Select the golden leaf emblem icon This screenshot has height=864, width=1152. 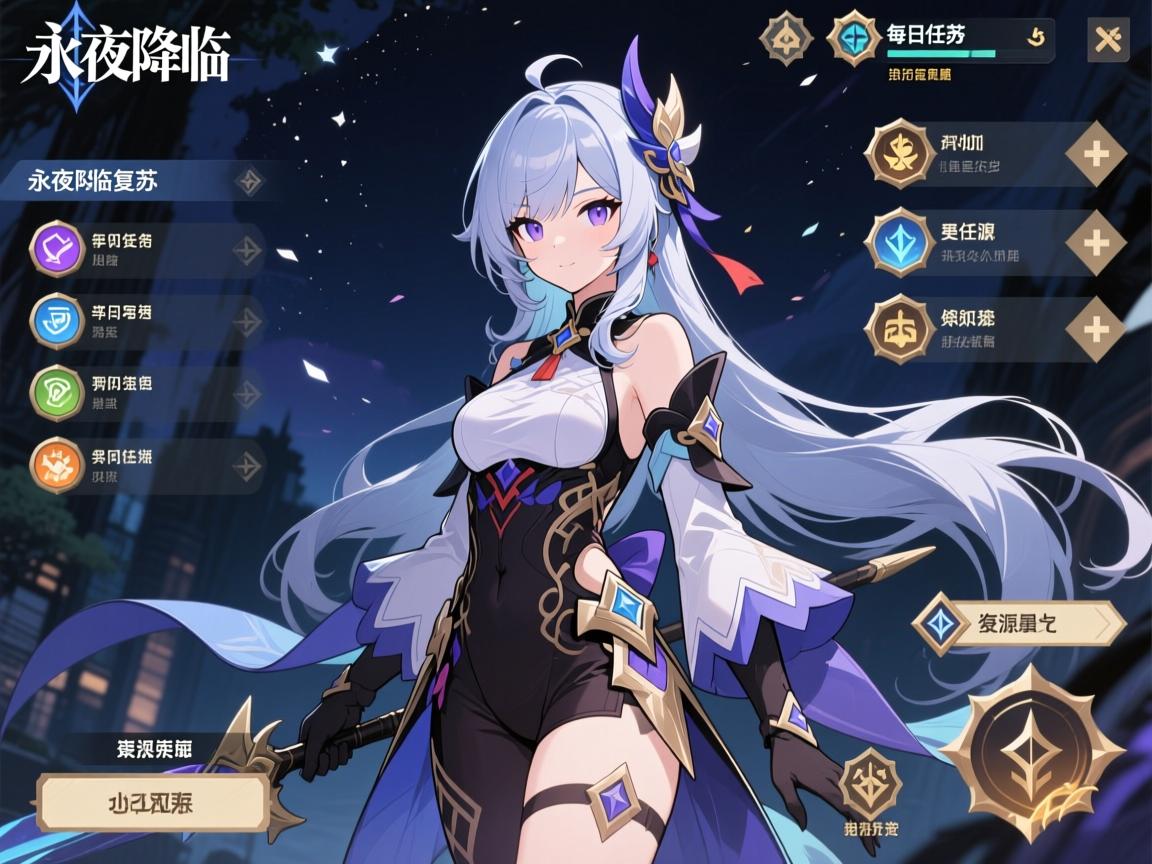(899, 154)
